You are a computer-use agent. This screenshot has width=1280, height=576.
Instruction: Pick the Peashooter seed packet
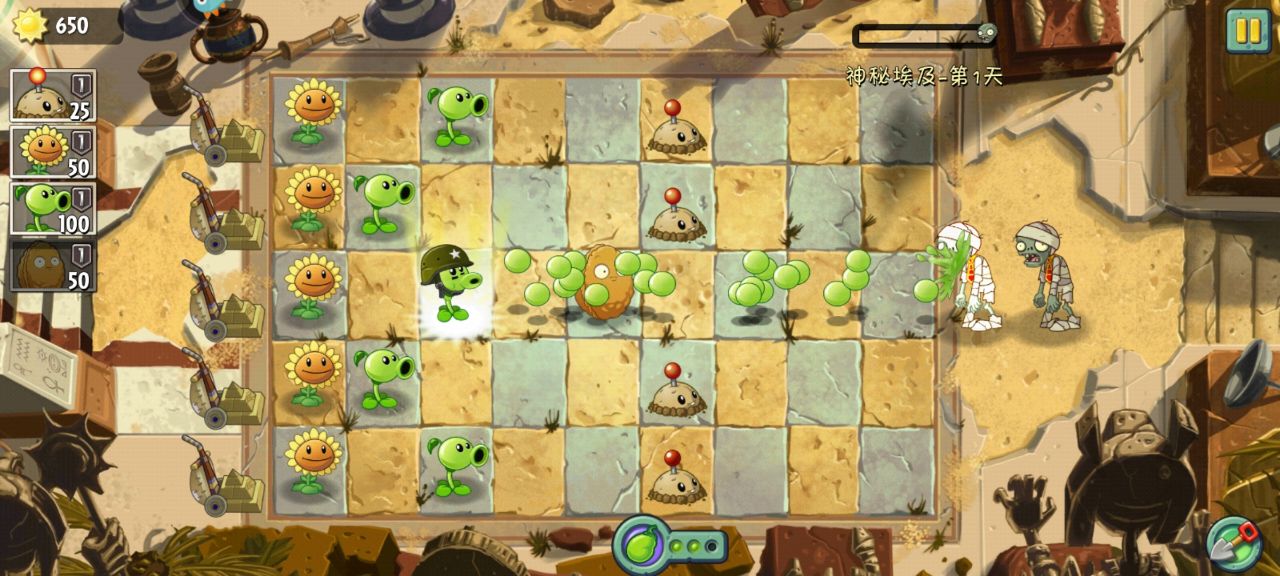[52, 209]
